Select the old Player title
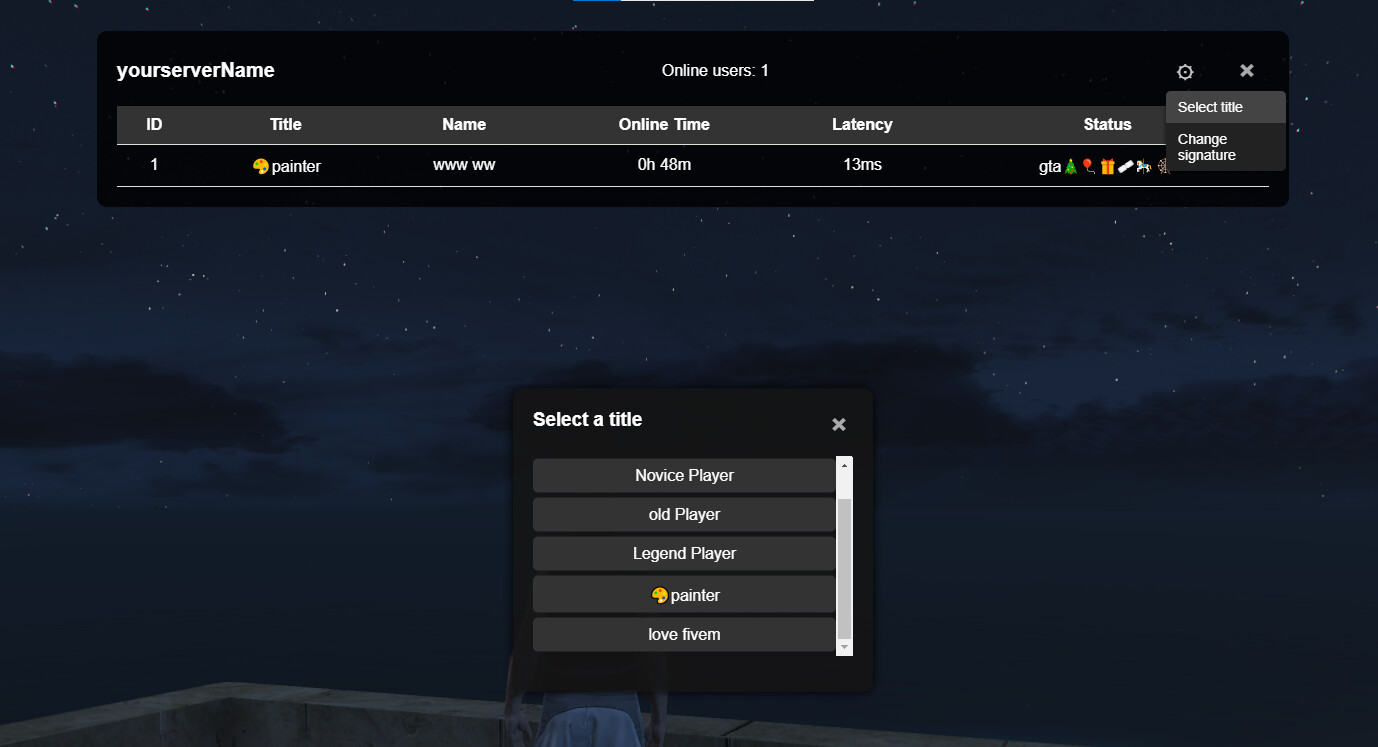This screenshot has width=1378, height=747. (x=684, y=514)
